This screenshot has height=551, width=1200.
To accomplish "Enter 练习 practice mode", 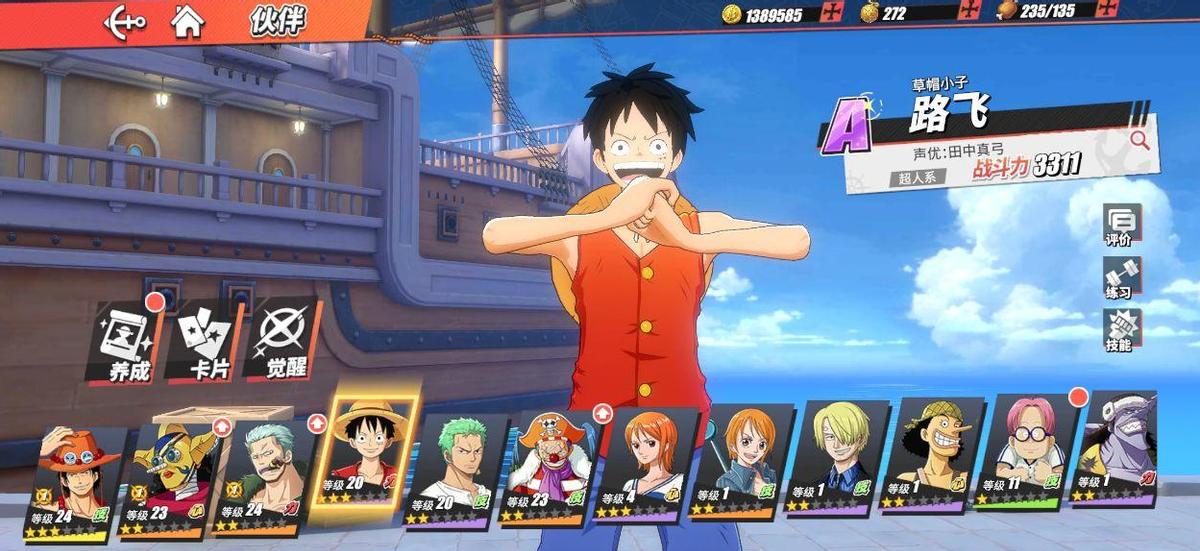I will (1119, 278).
